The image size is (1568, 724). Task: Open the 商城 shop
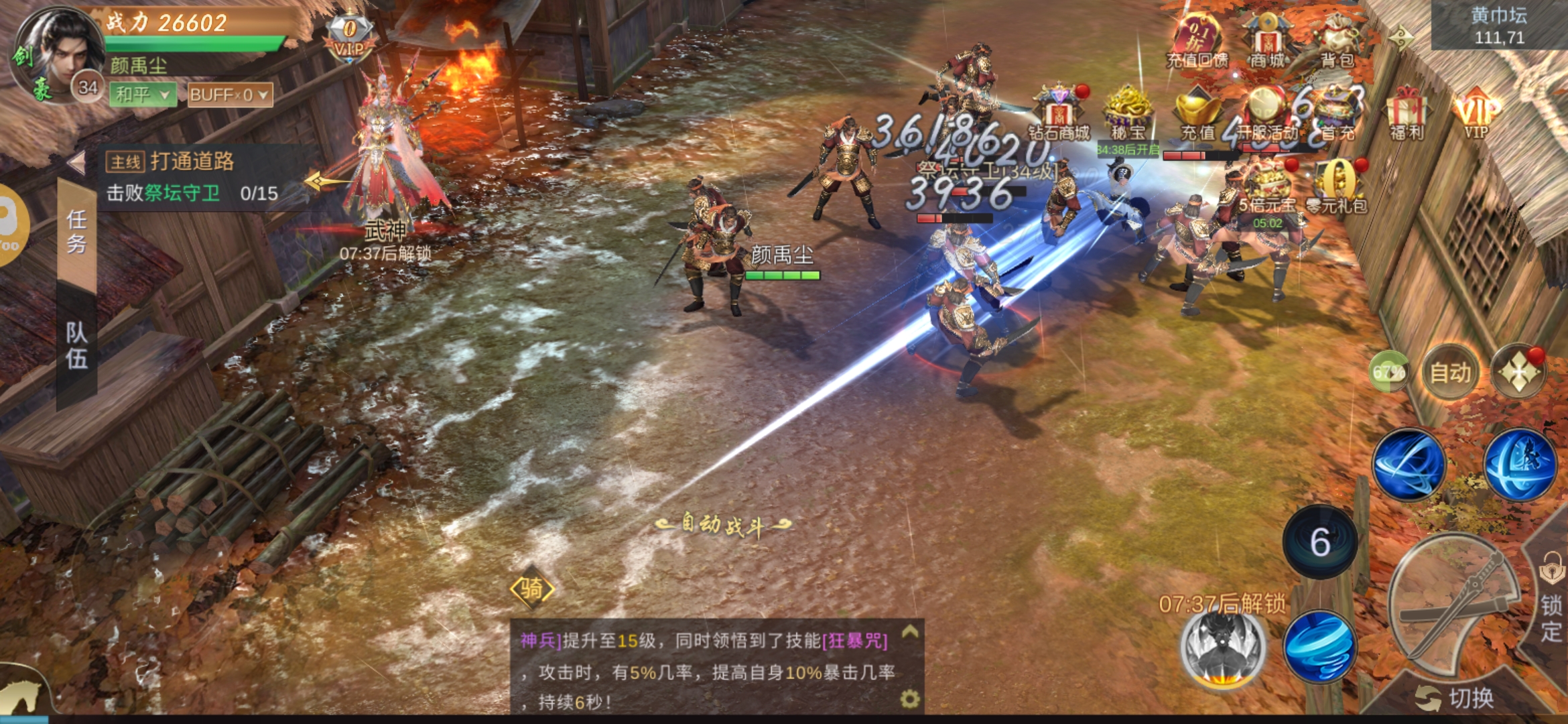click(x=1266, y=42)
